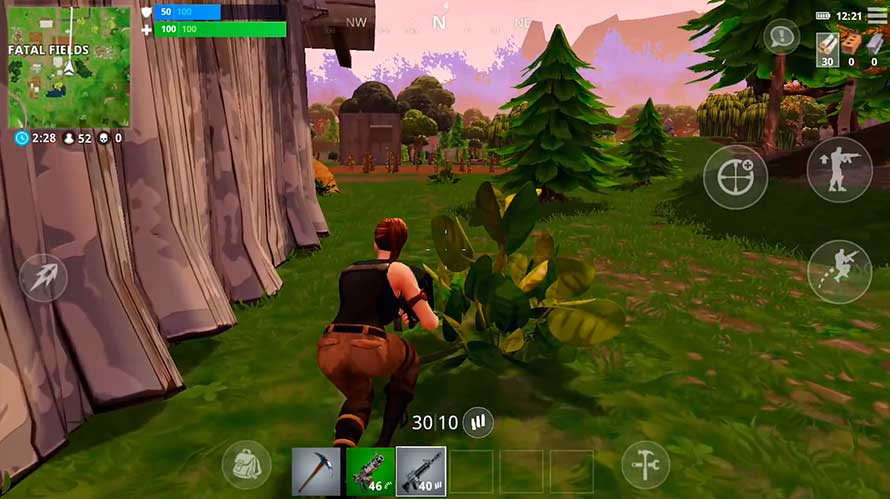
Task: Tap the jump button
Action: [839, 271]
